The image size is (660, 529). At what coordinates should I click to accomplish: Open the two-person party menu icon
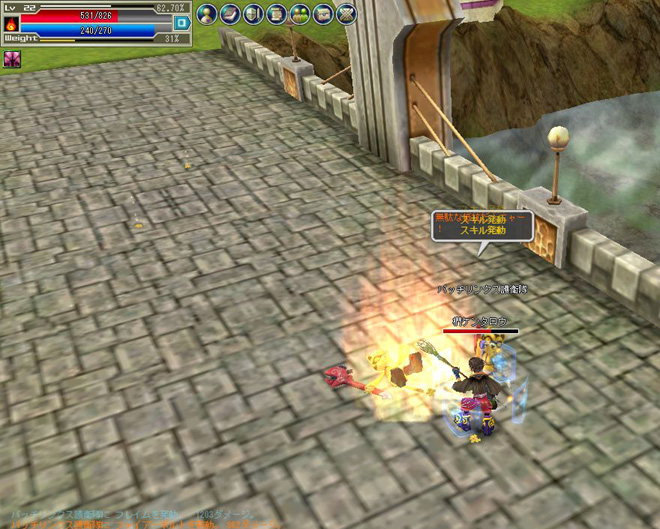299,14
